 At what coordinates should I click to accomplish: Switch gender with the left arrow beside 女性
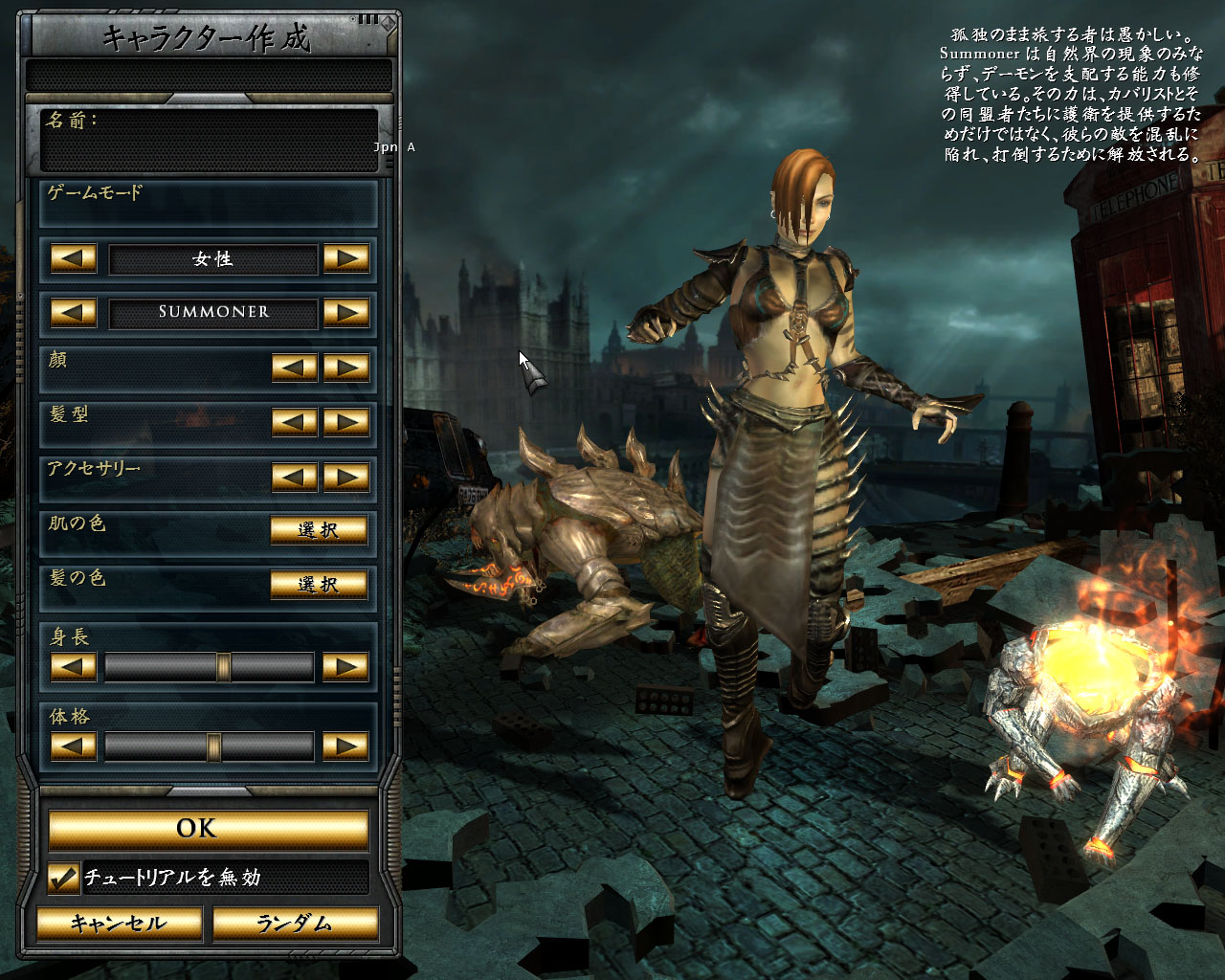[x=74, y=258]
